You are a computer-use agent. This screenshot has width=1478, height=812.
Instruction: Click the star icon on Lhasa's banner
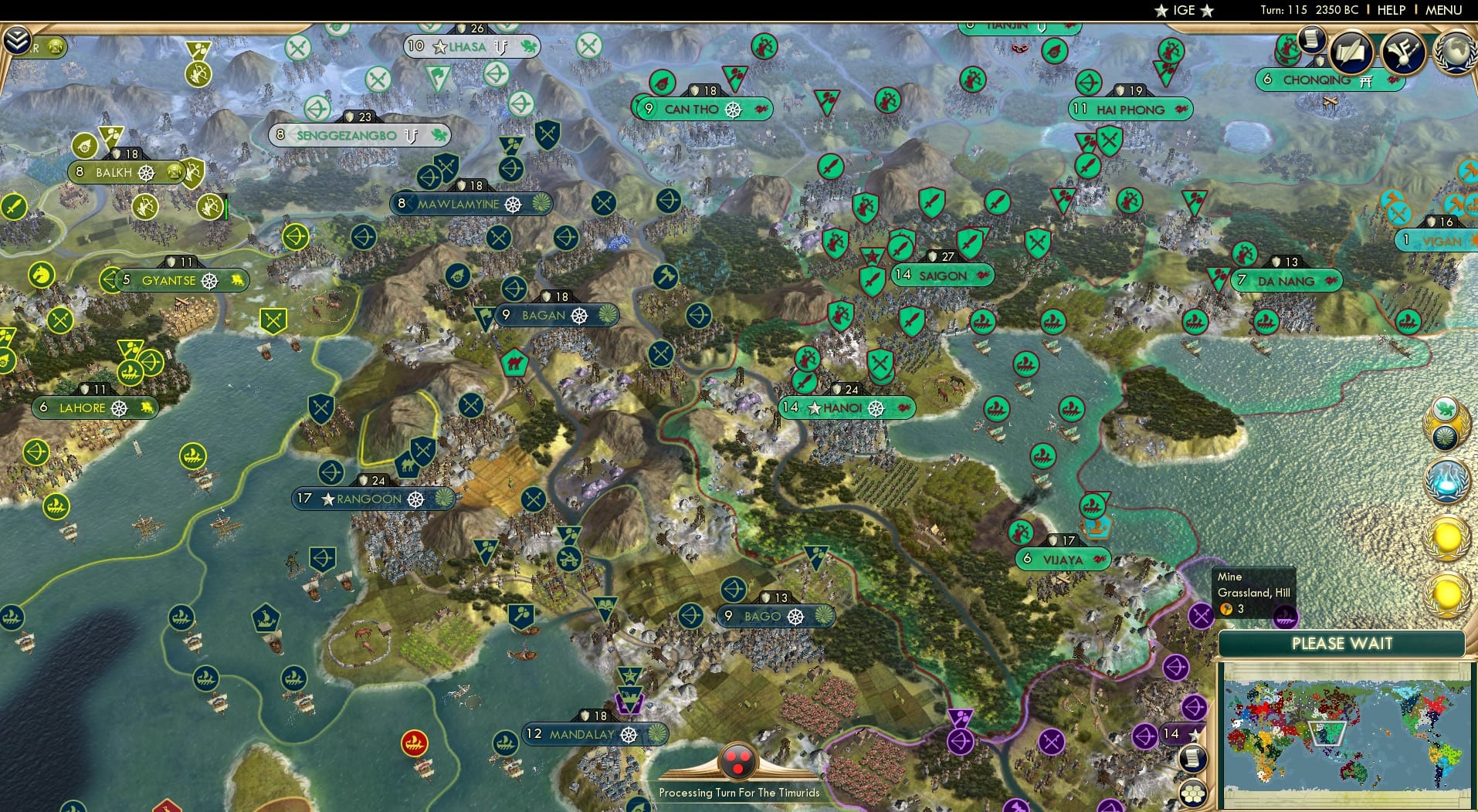point(438,47)
